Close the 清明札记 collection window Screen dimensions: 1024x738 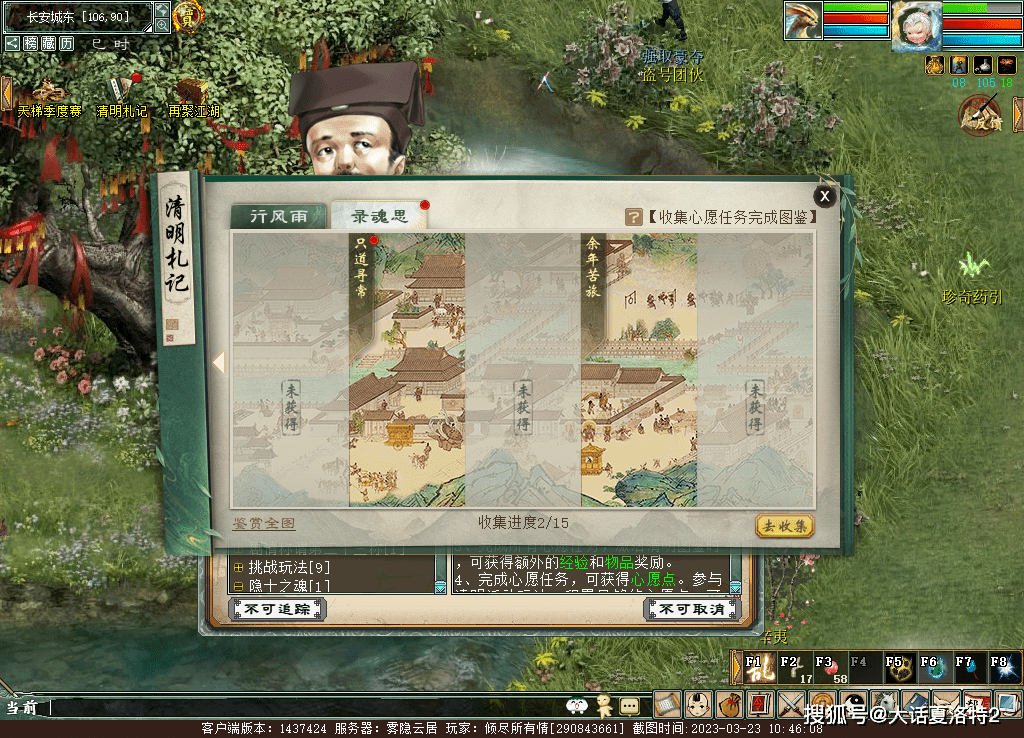click(x=824, y=196)
